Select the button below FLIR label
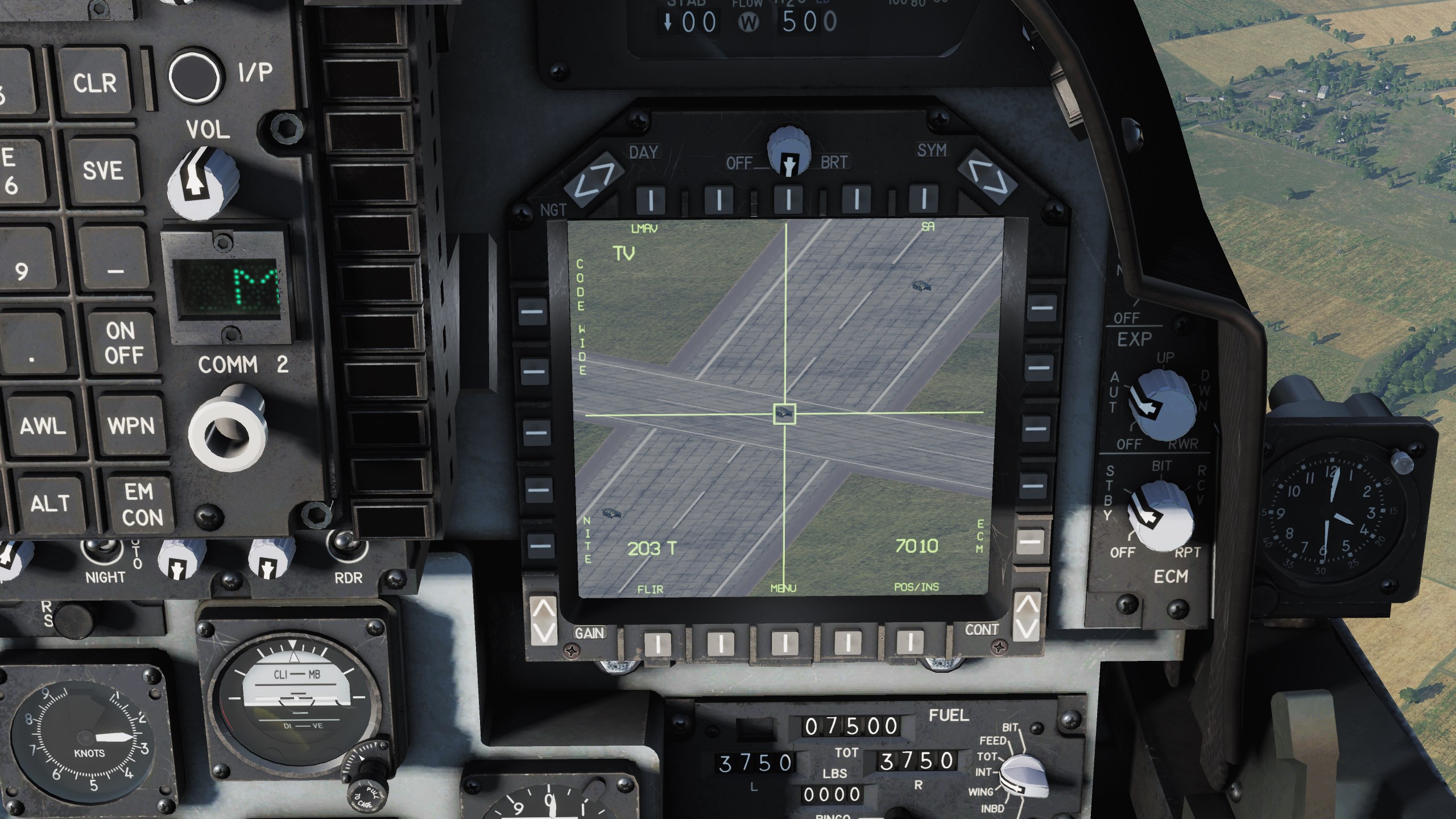This screenshot has width=1456, height=819. [x=657, y=643]
